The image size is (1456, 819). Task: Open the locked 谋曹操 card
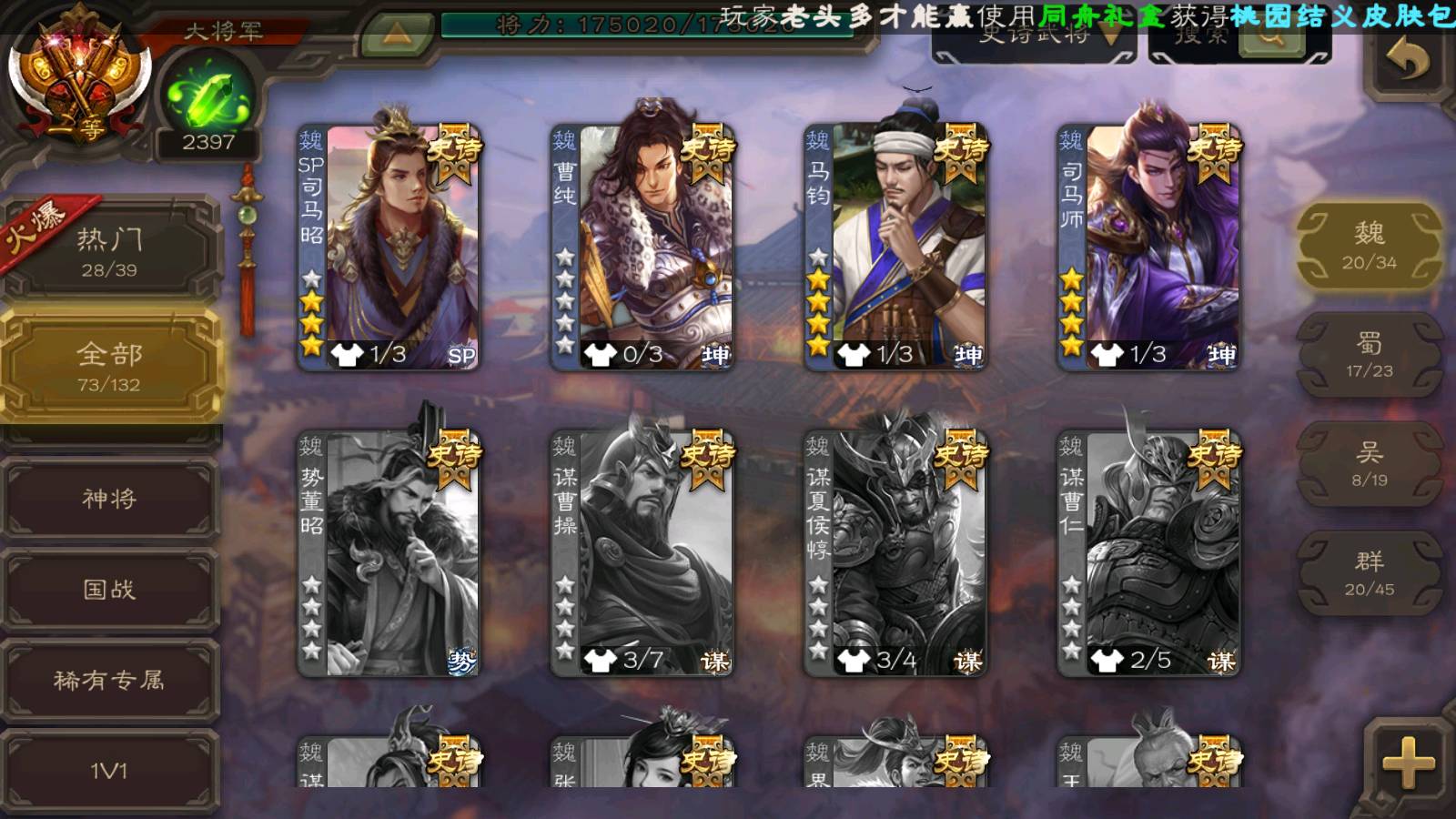pyautogui.click(x=642, y=553)
